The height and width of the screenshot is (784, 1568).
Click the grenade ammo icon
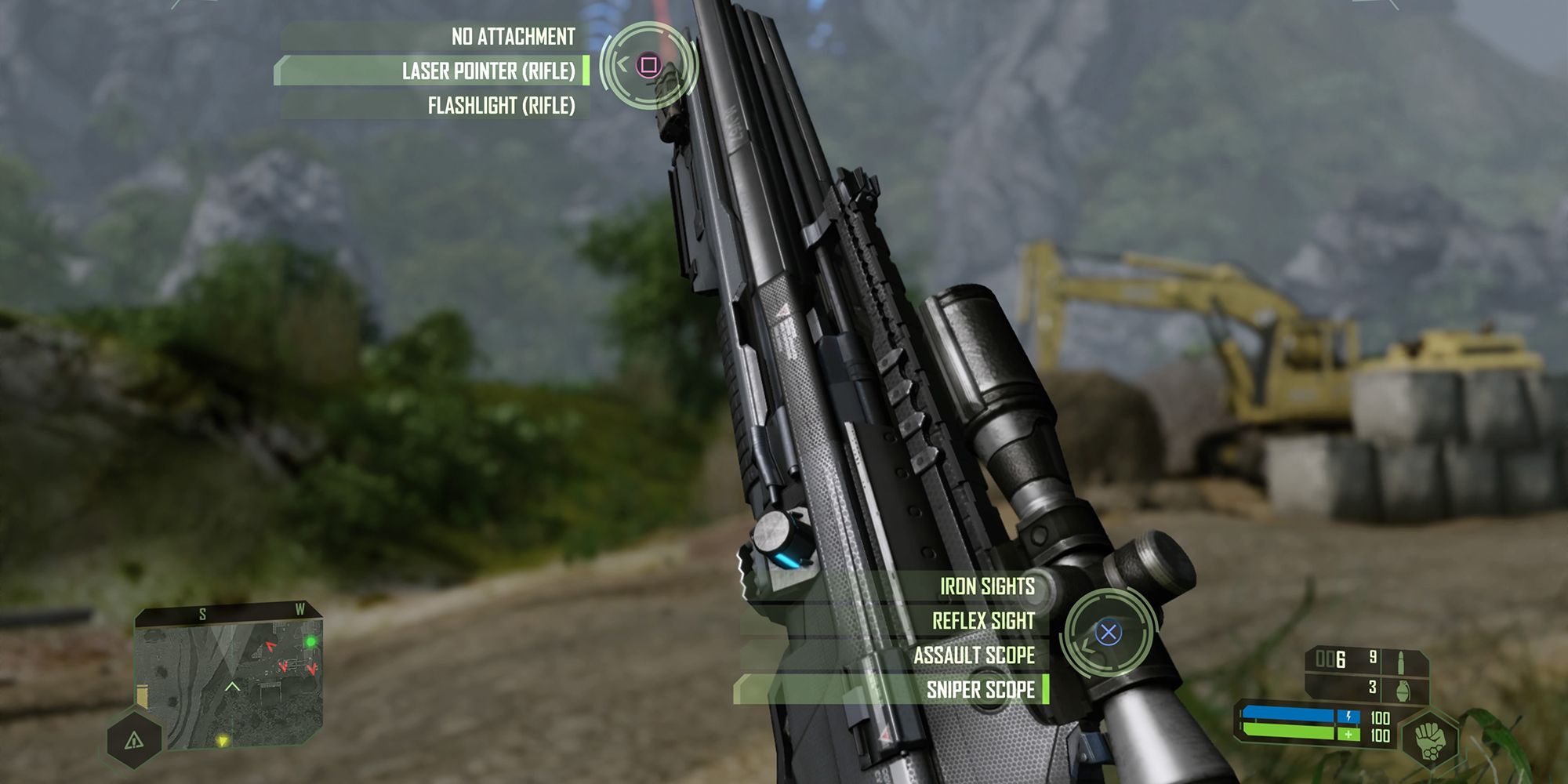pos(1402,691)
